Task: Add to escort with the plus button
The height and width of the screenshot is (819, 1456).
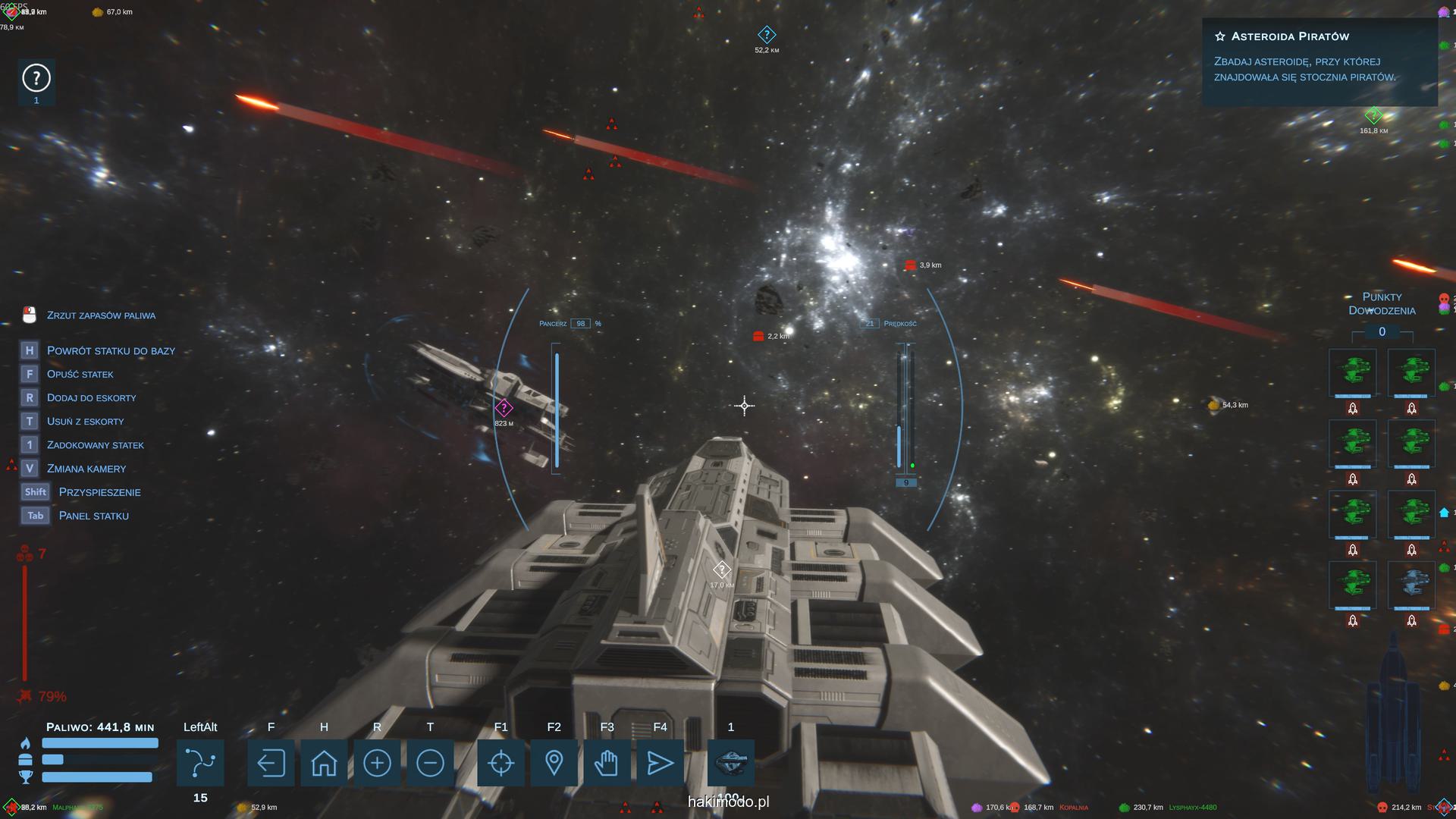Action: (x=377, y=763)
